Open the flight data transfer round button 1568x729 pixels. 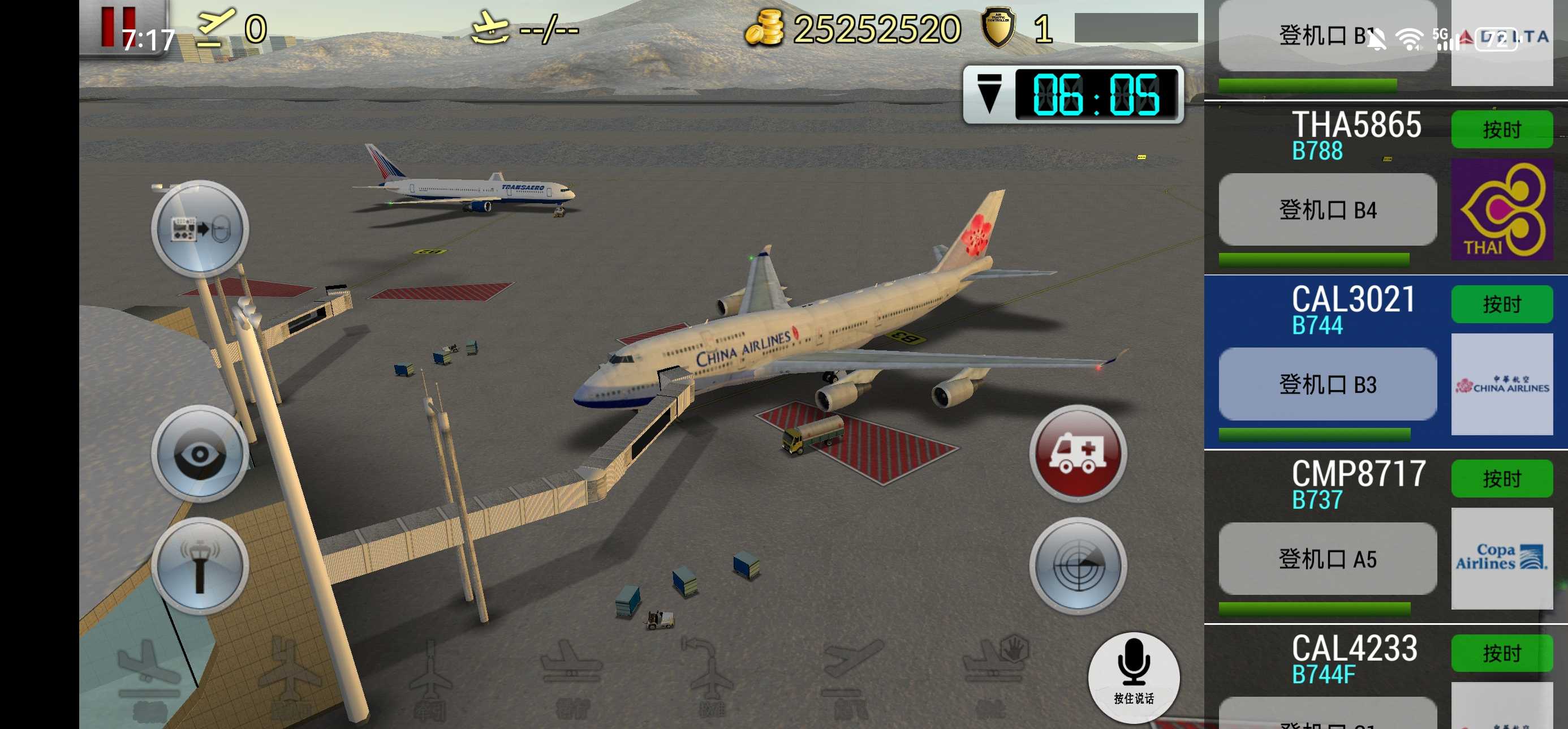coord(200,229)
